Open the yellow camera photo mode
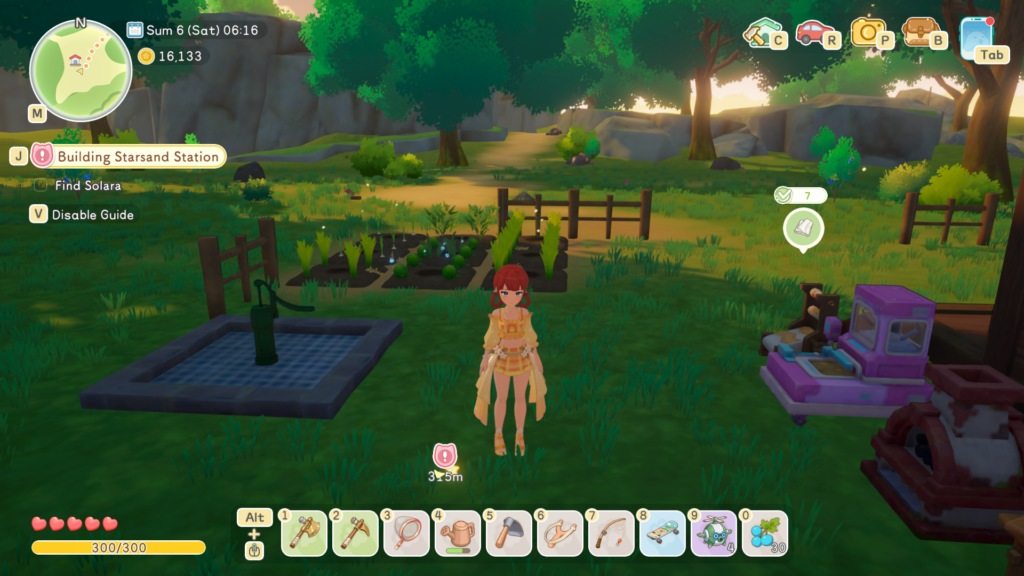Image resolution: width=1024 pixels, height=576 pixels. (868, 33)
